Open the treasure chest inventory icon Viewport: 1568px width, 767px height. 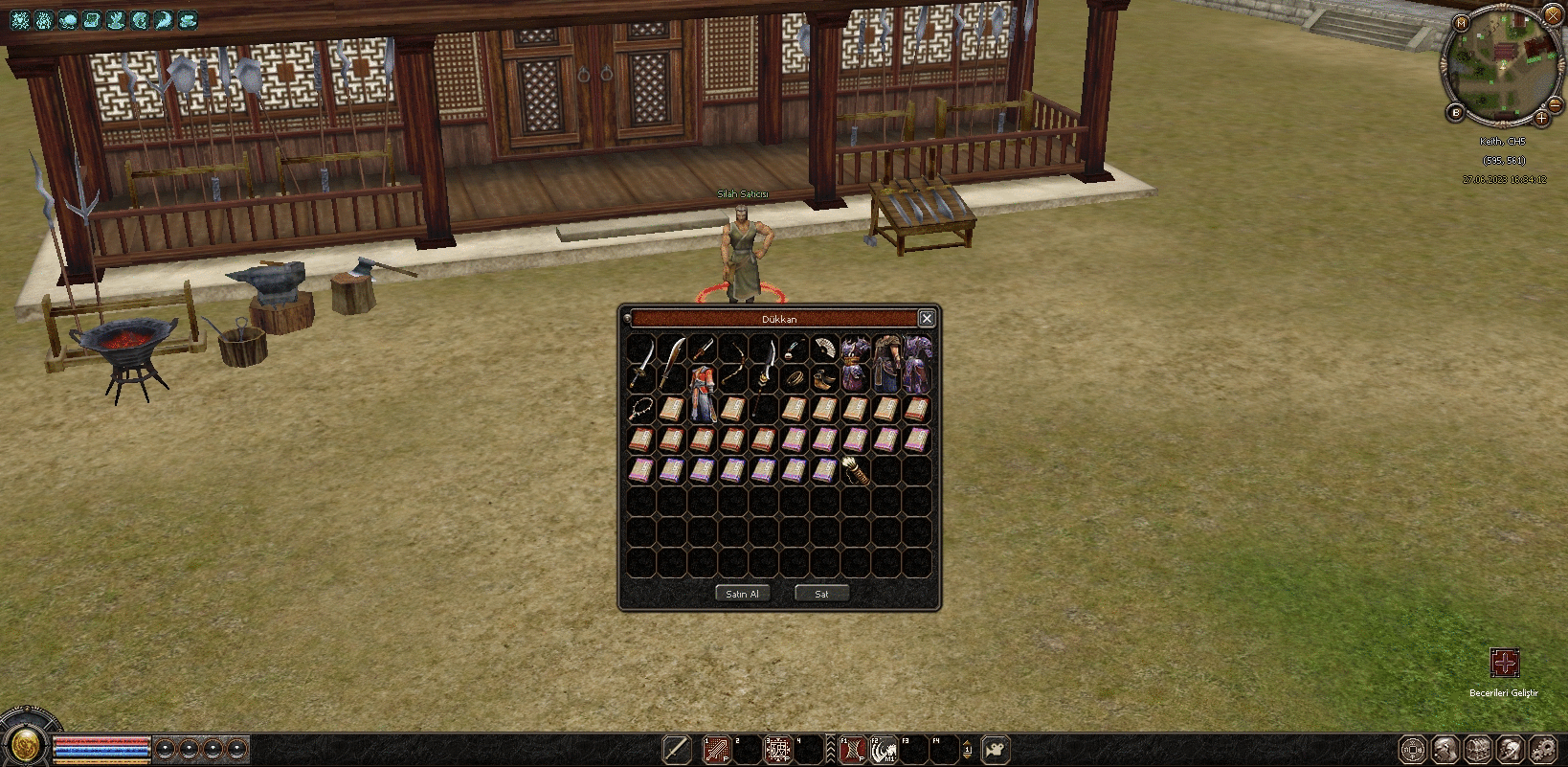(1477, 749)
